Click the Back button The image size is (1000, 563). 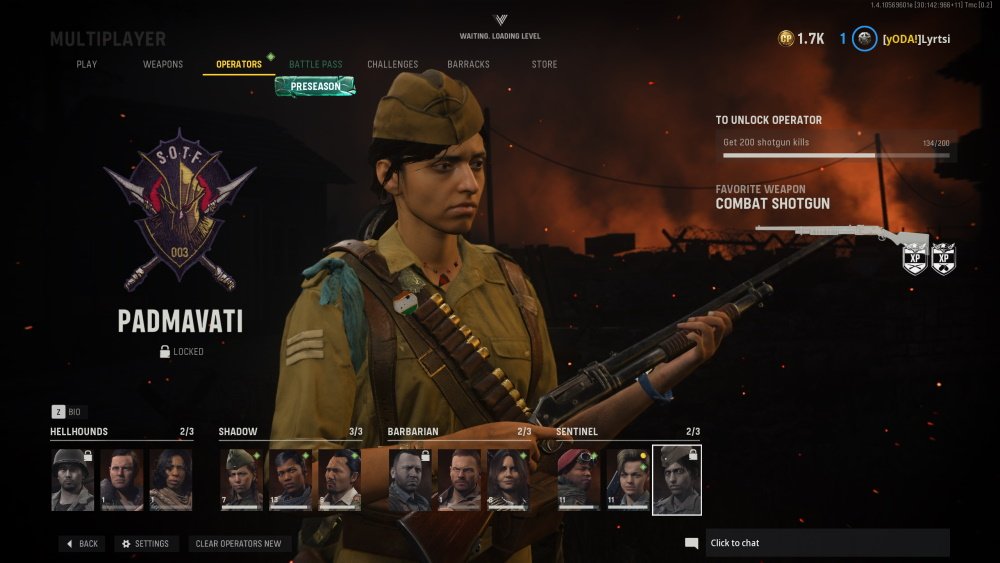click(82, 544)
